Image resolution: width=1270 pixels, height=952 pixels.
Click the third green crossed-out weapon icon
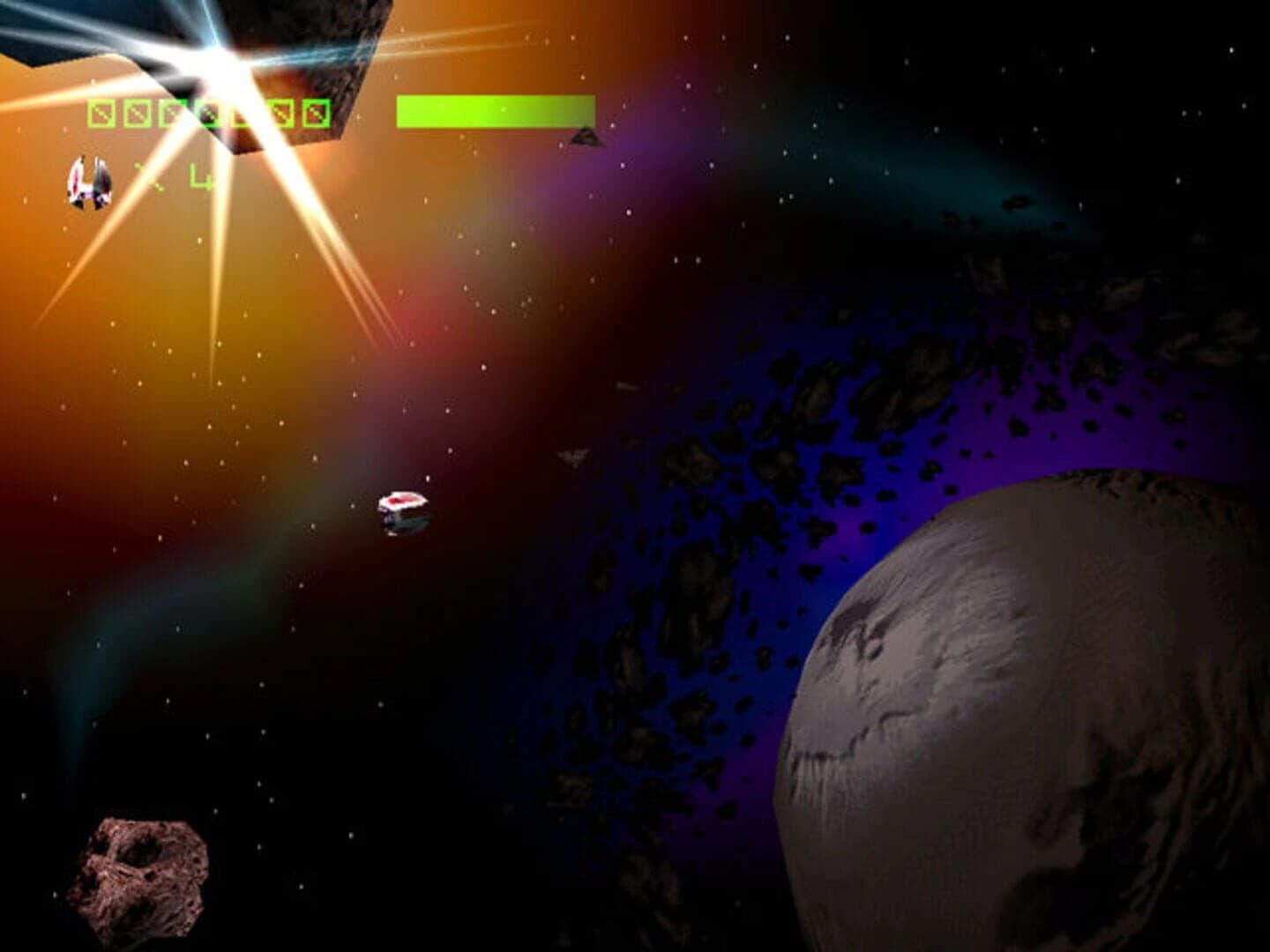coord(171,113)
